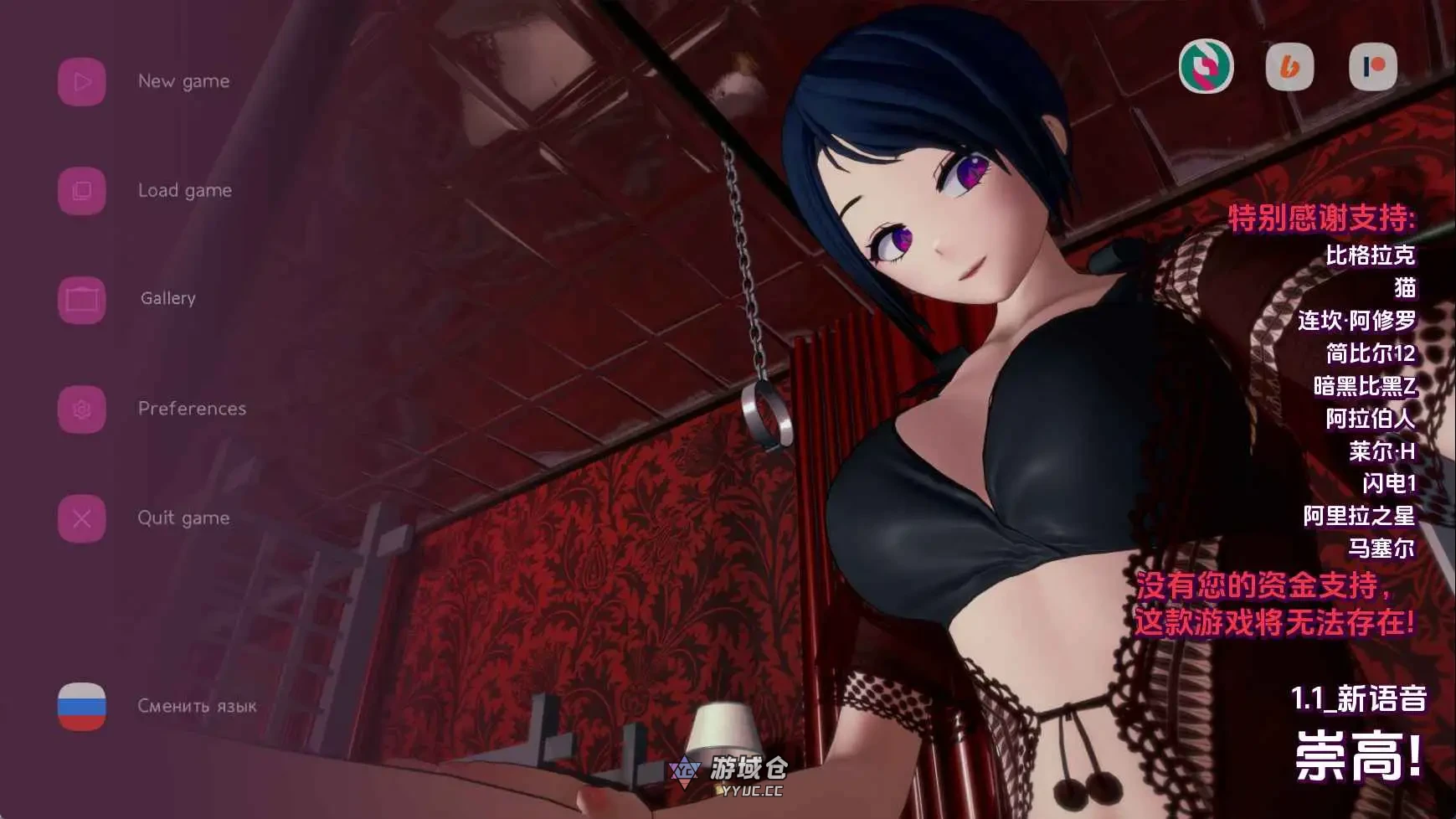The image size is (1456, 819).
Task: Open the game's studio logo icon top right
Action: 1206,67
